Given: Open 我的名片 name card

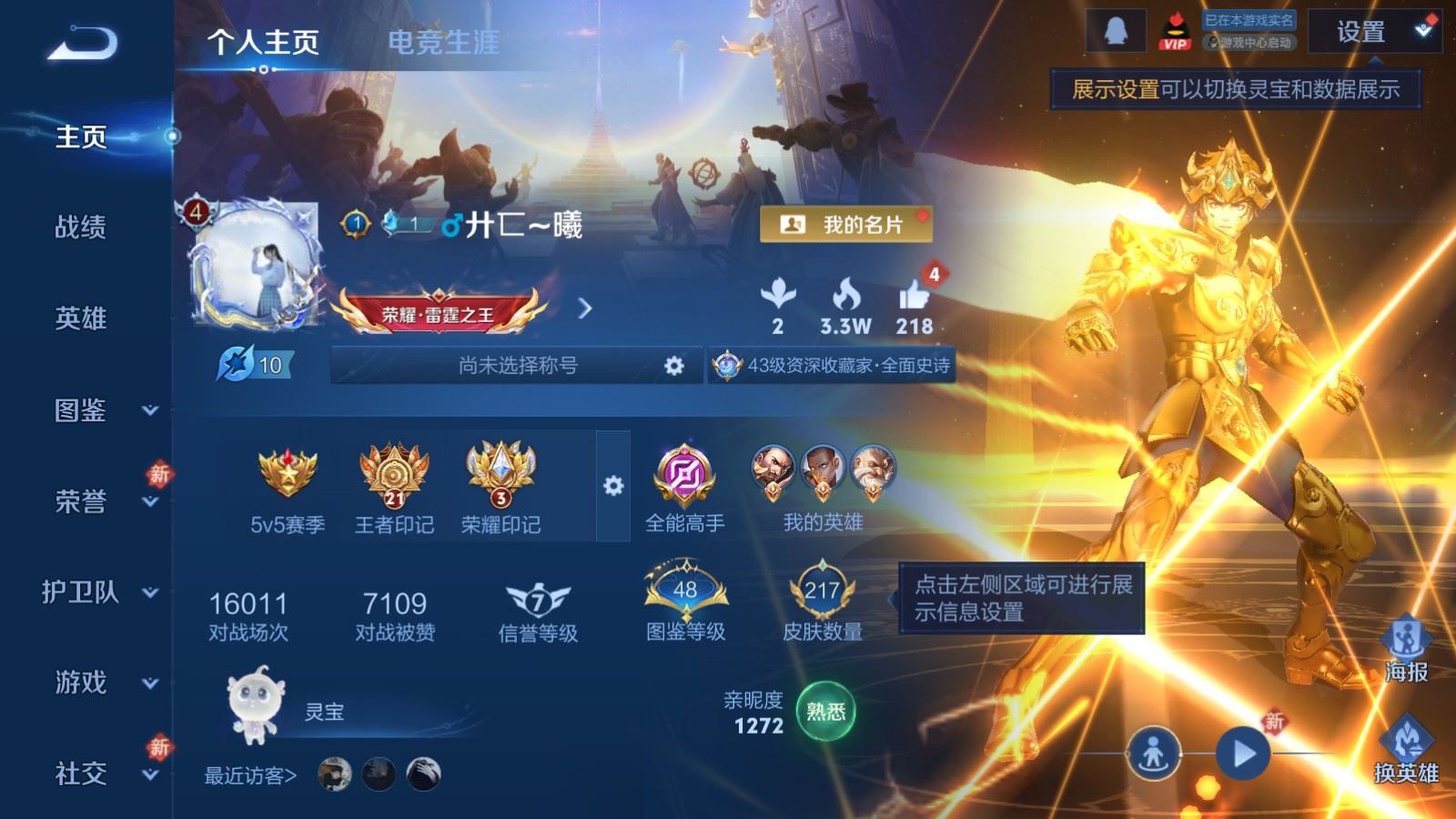Looking at the screenshot, I should coord(845,225).
